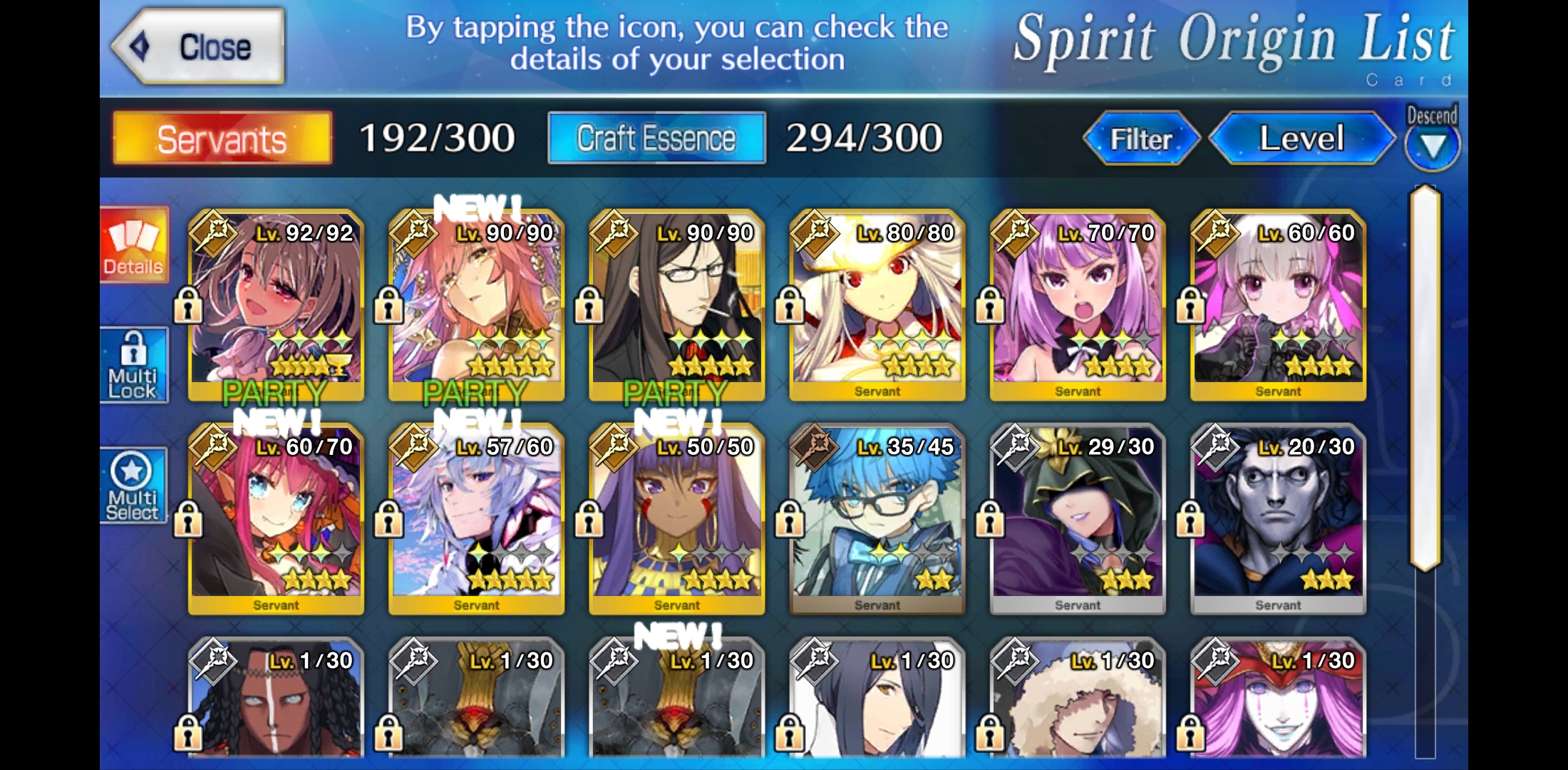The image size is (1568, 770).
Task: Select the Lv. 92/92 servant card
Action: tap(276, 304)
